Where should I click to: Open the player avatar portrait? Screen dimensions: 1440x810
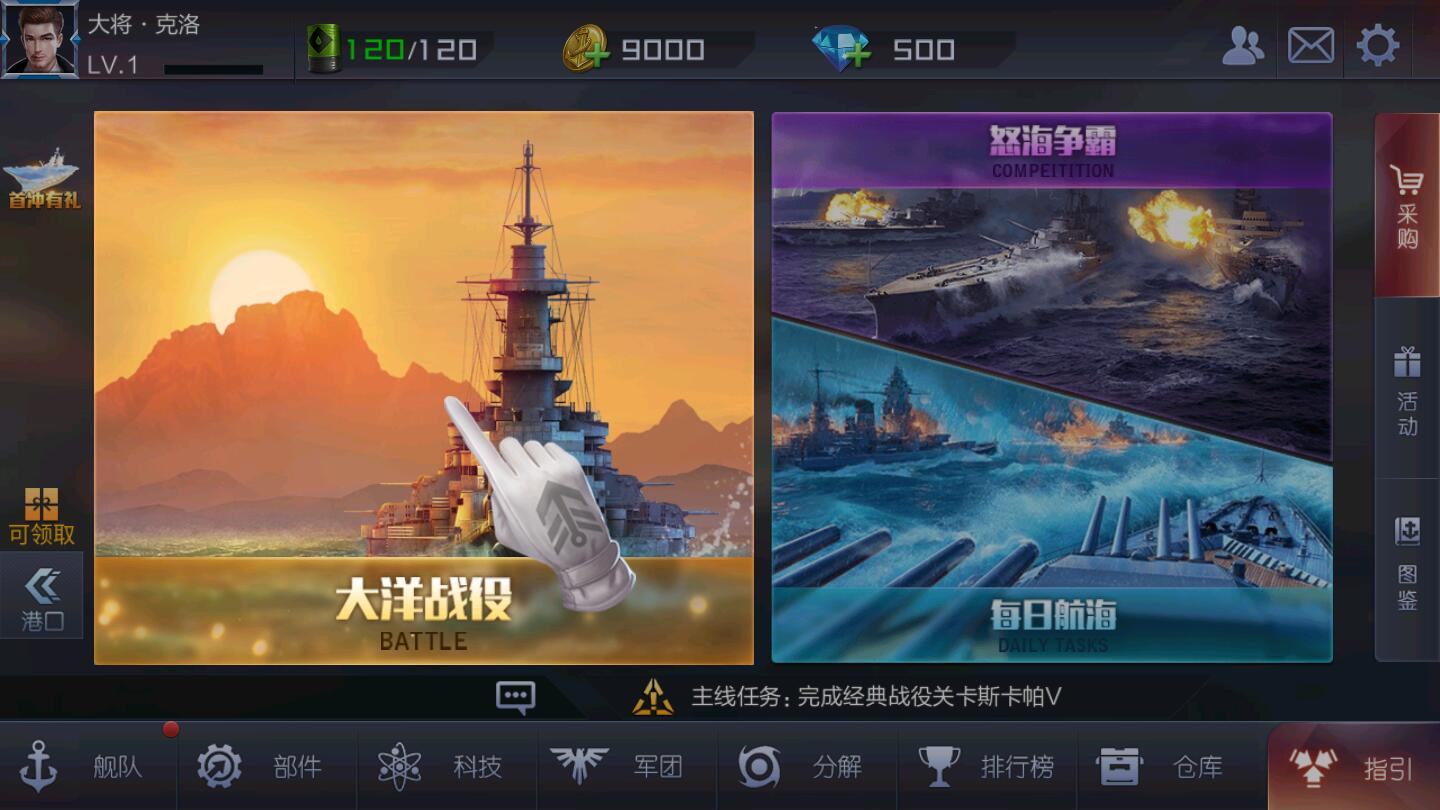point(40,42)
